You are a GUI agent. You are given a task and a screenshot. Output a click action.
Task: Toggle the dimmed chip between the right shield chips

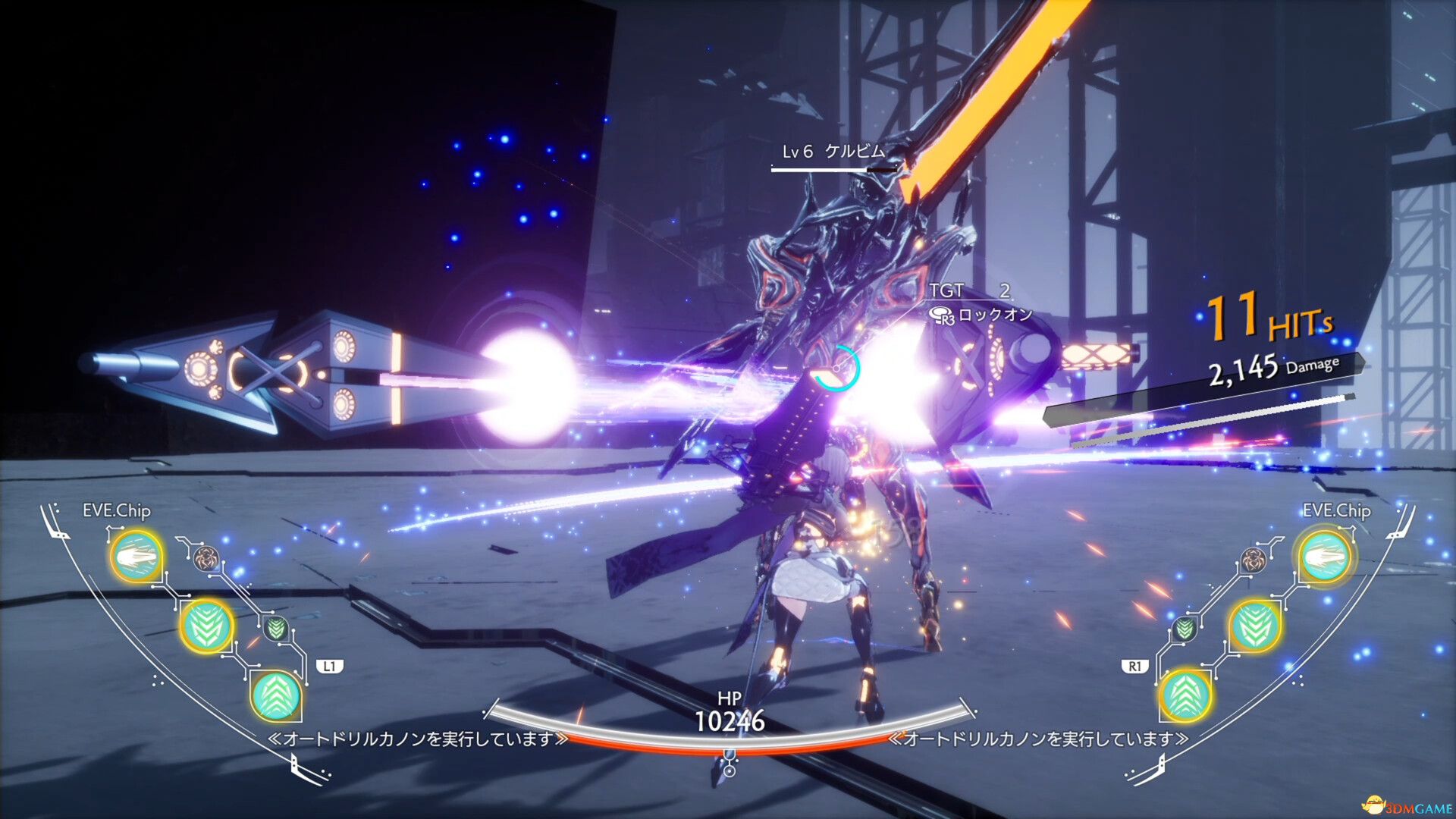coord(1184,629)
